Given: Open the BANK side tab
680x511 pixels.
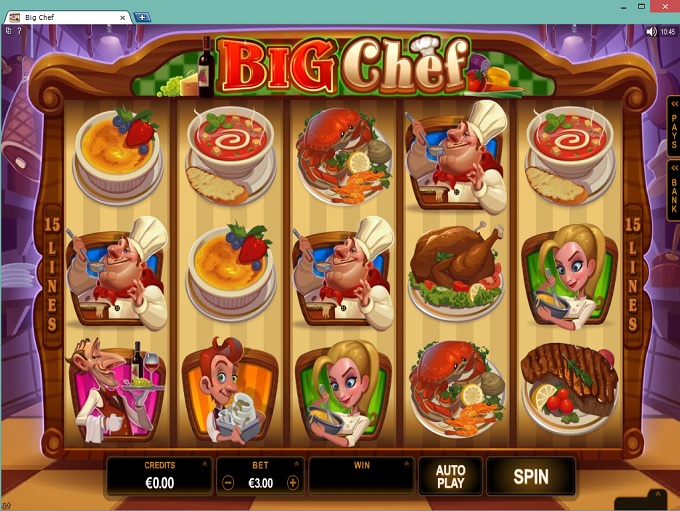Looking at the screenshot, I should (x=672, y=190).
